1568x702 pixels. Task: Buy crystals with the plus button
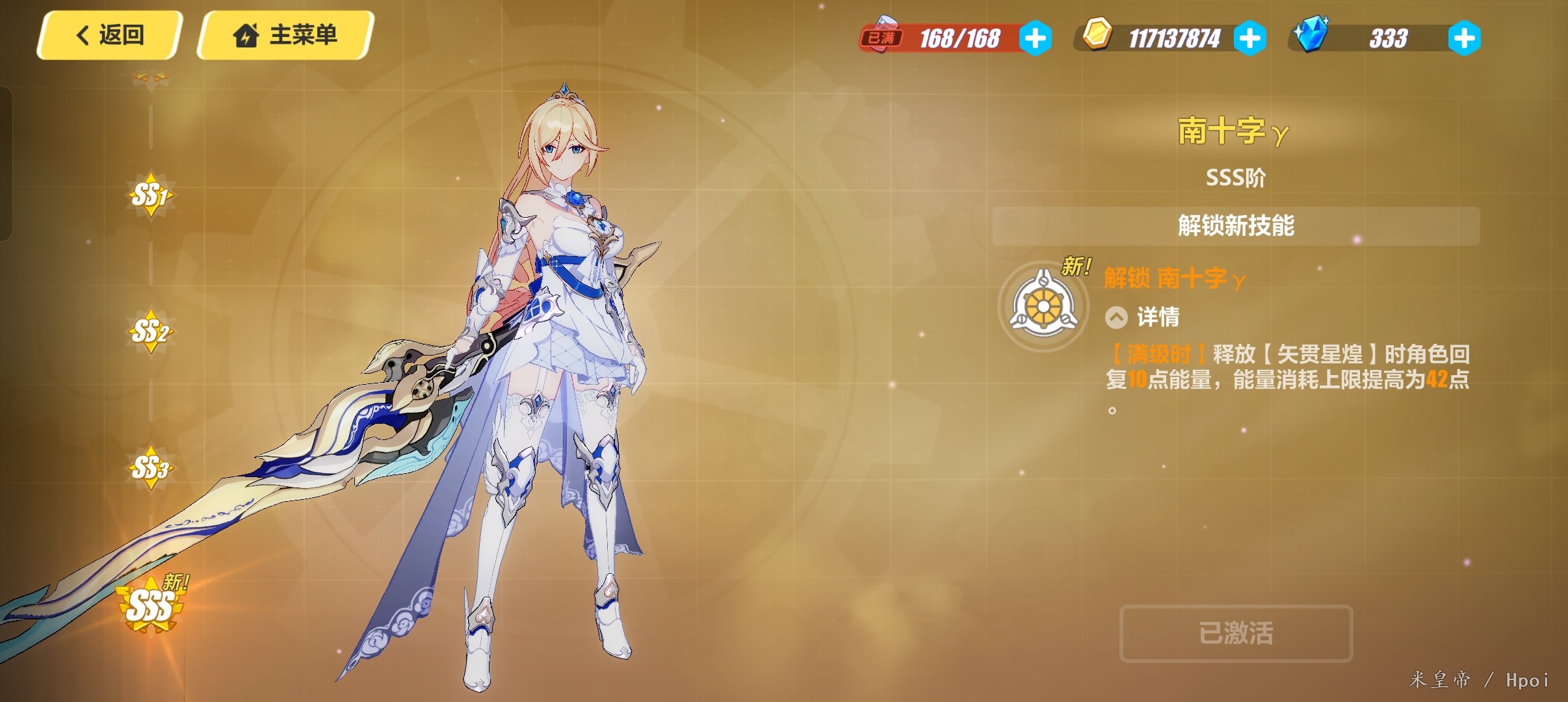click(x=1464, y=38)
